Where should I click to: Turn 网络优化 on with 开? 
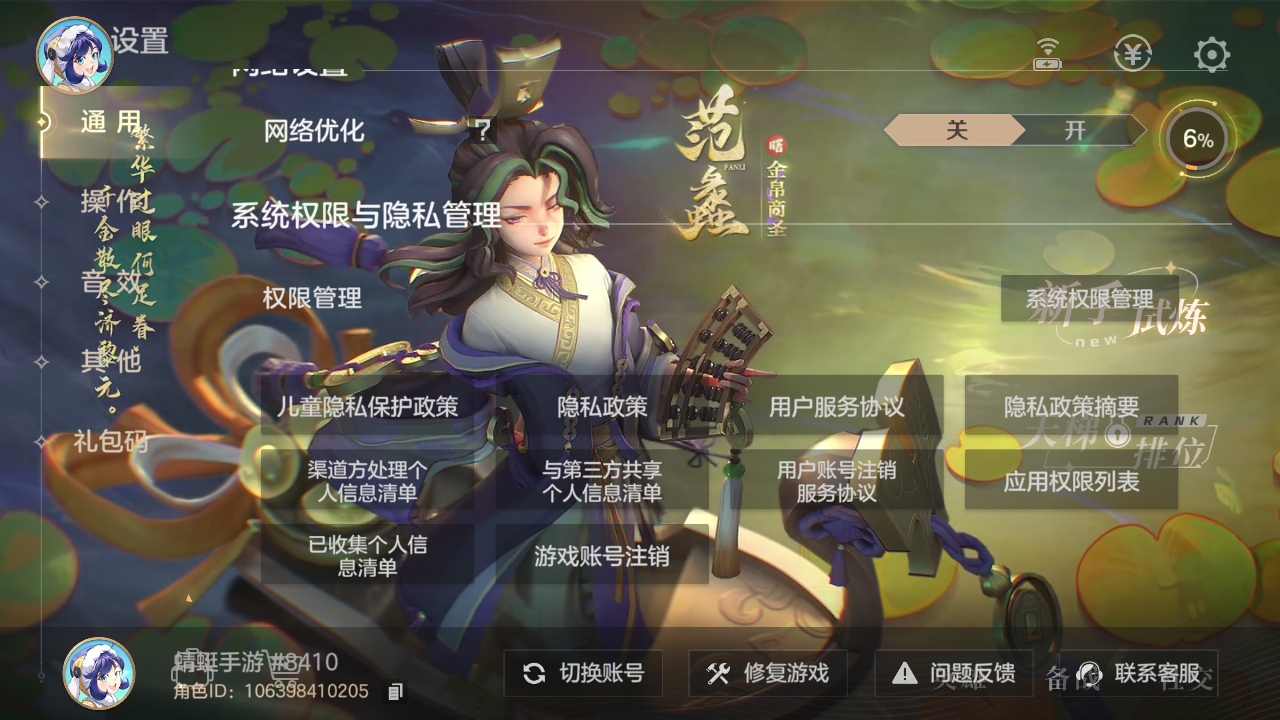click(1076, 130)
